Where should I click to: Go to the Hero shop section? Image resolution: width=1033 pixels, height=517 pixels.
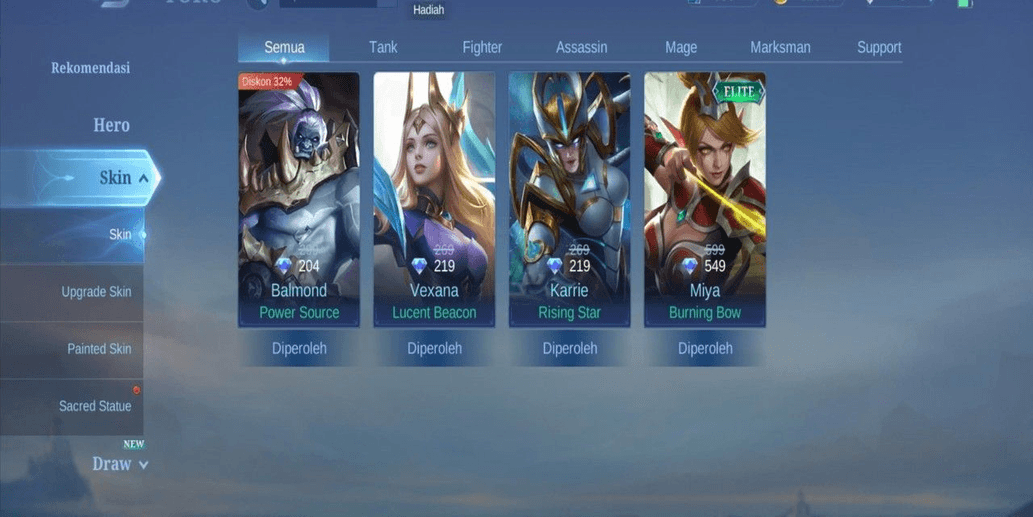[111, 125]
